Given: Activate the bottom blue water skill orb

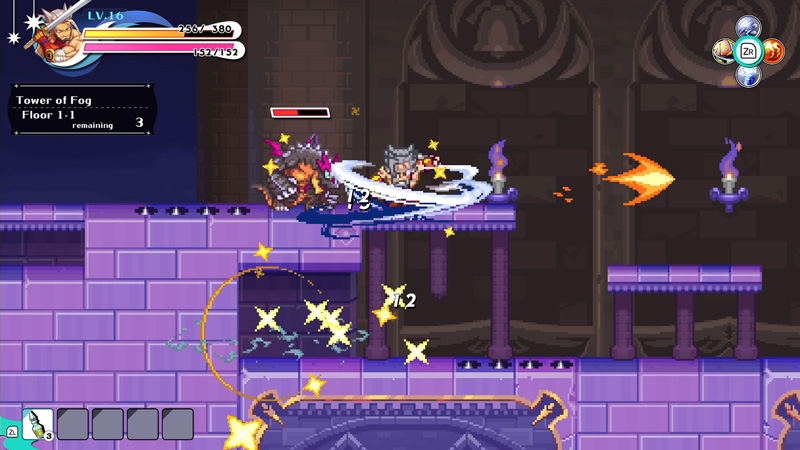Looking at the screenshot, I should pos(748,75).
